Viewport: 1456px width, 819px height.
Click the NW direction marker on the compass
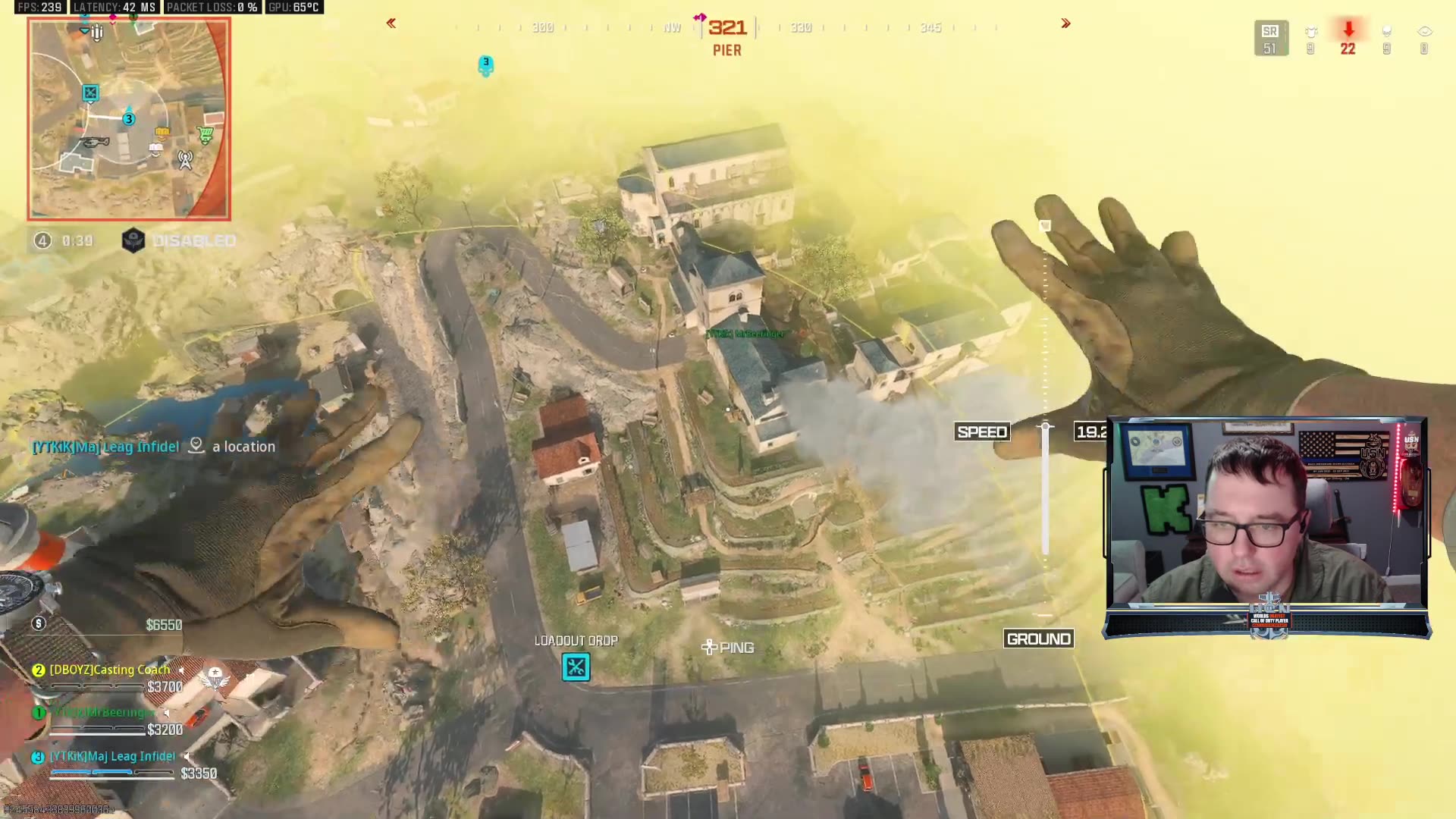[x=670, y=27]
